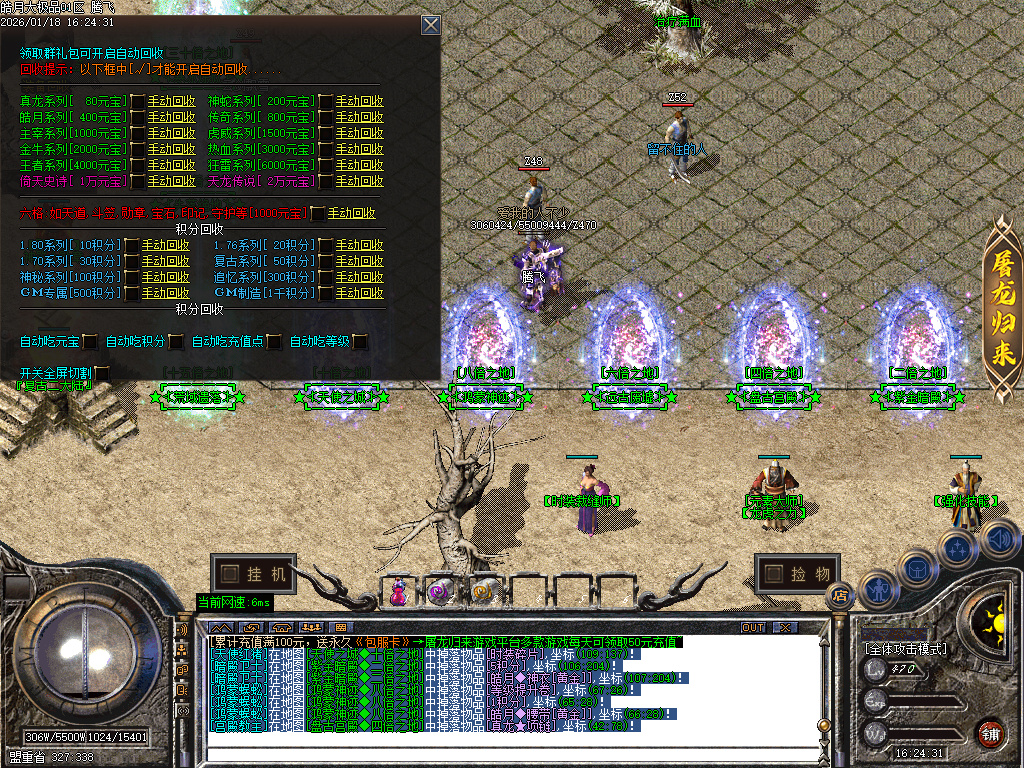Toggle the 捡物 auto-pickup button
Viewport: 1024px width, 768px height.
pyautogui.click(x=797, y=574)
